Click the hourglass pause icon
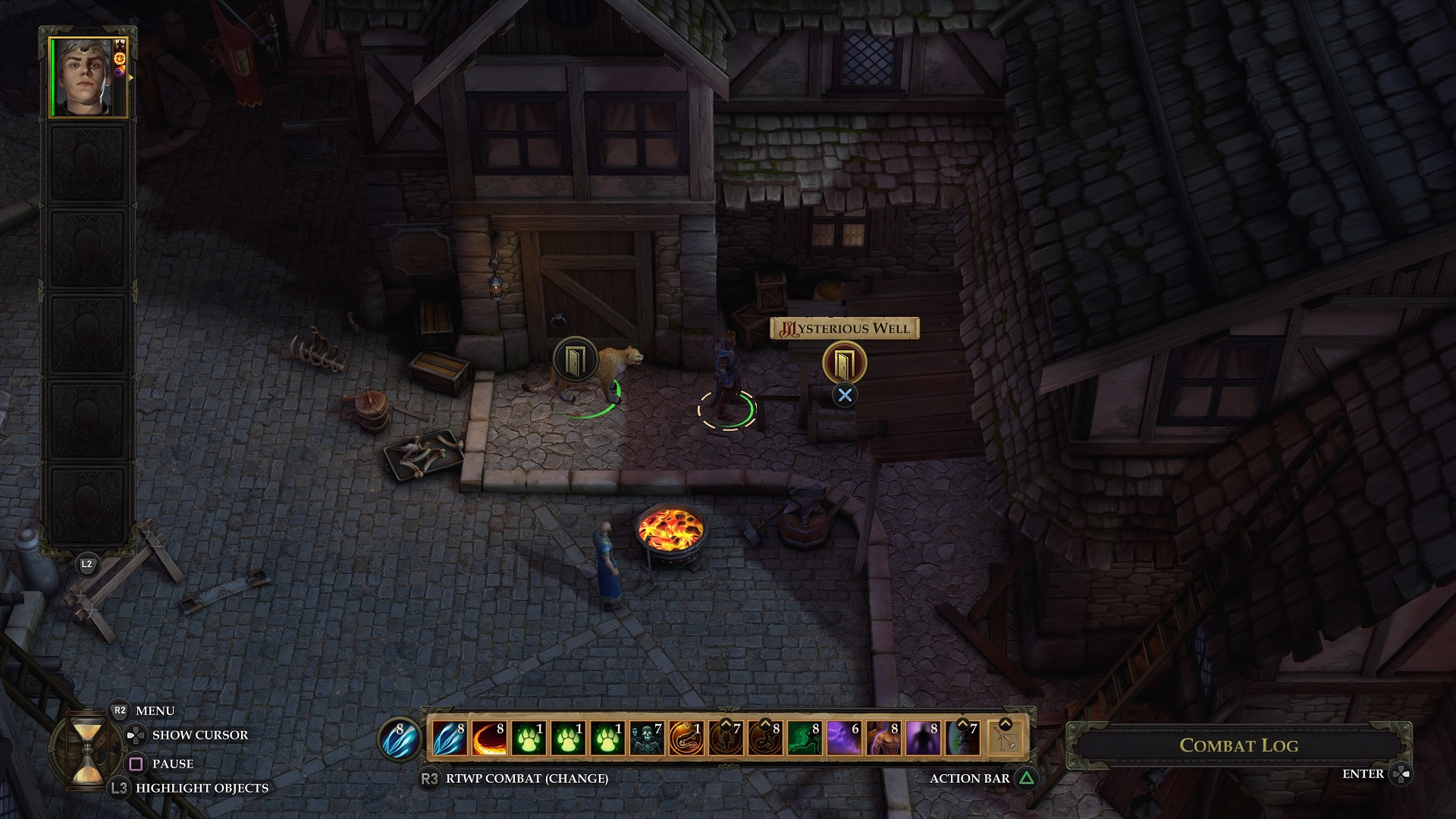 coord(86,745)
